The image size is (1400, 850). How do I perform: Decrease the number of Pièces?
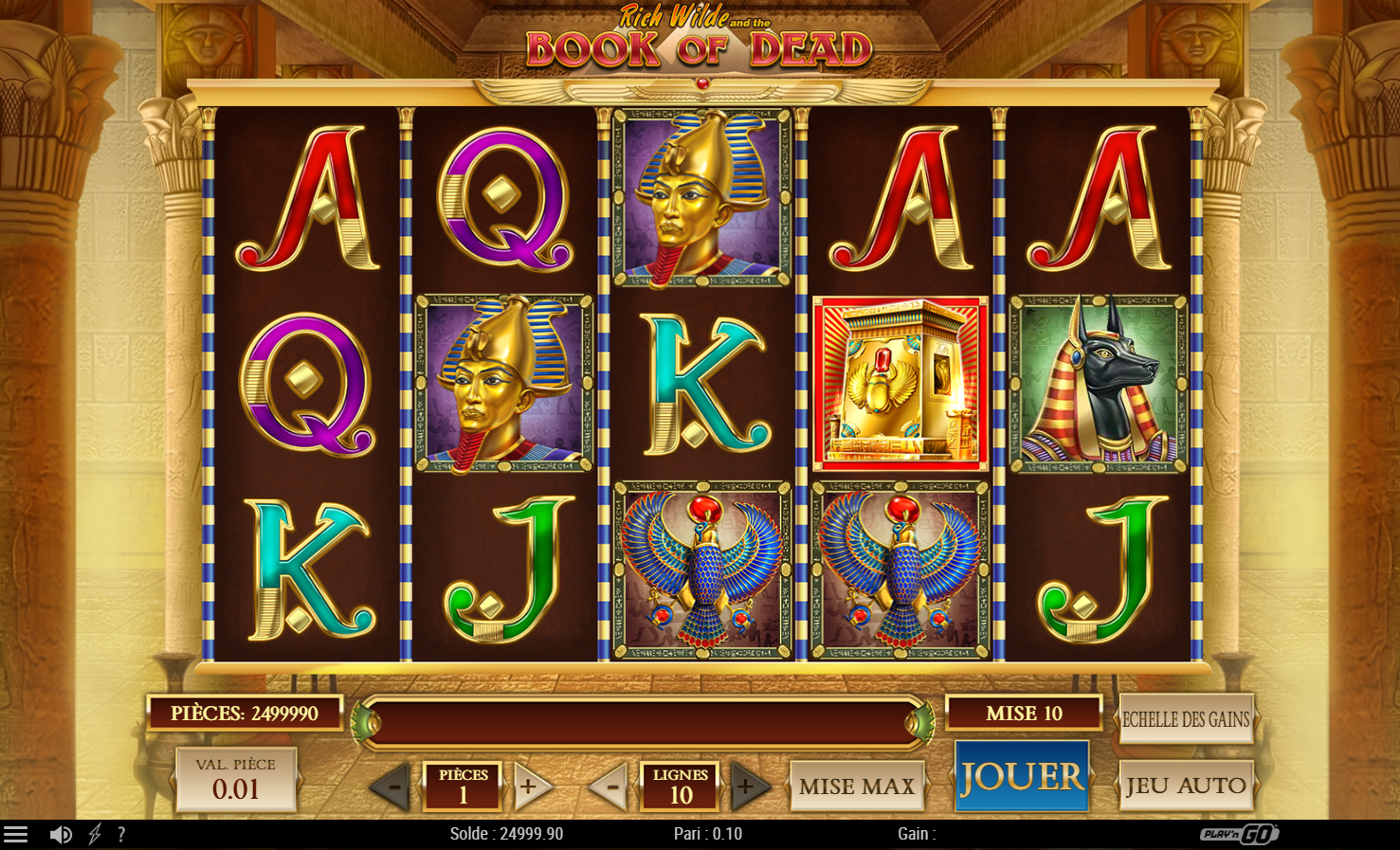click(391, 786)
